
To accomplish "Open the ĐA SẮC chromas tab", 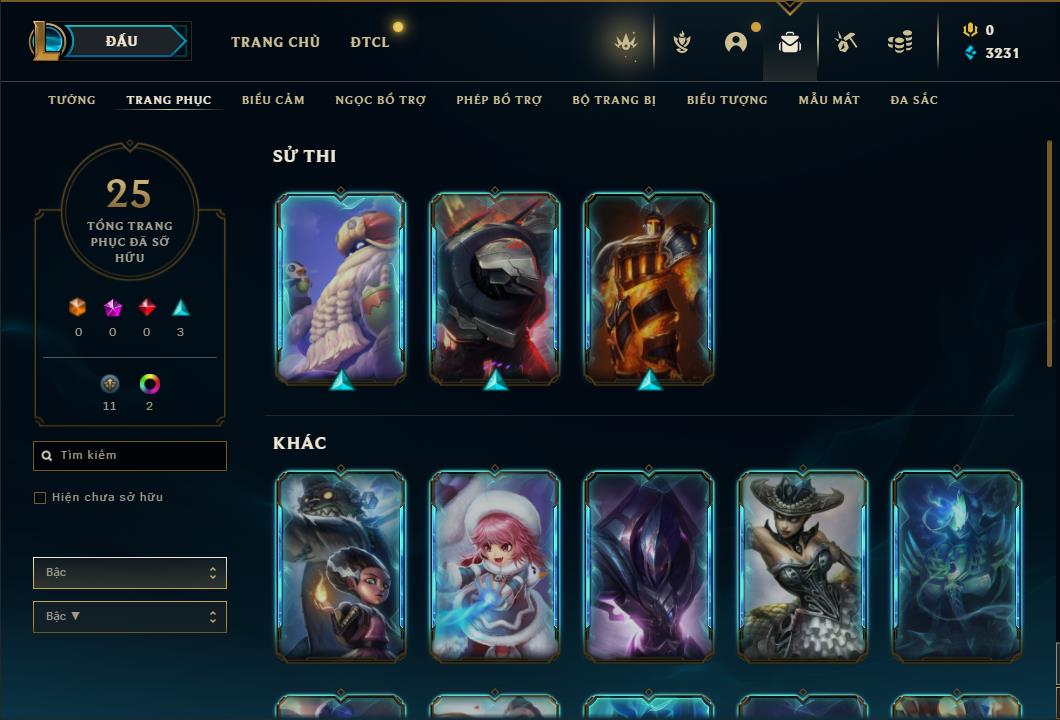I will click(914, 100).
